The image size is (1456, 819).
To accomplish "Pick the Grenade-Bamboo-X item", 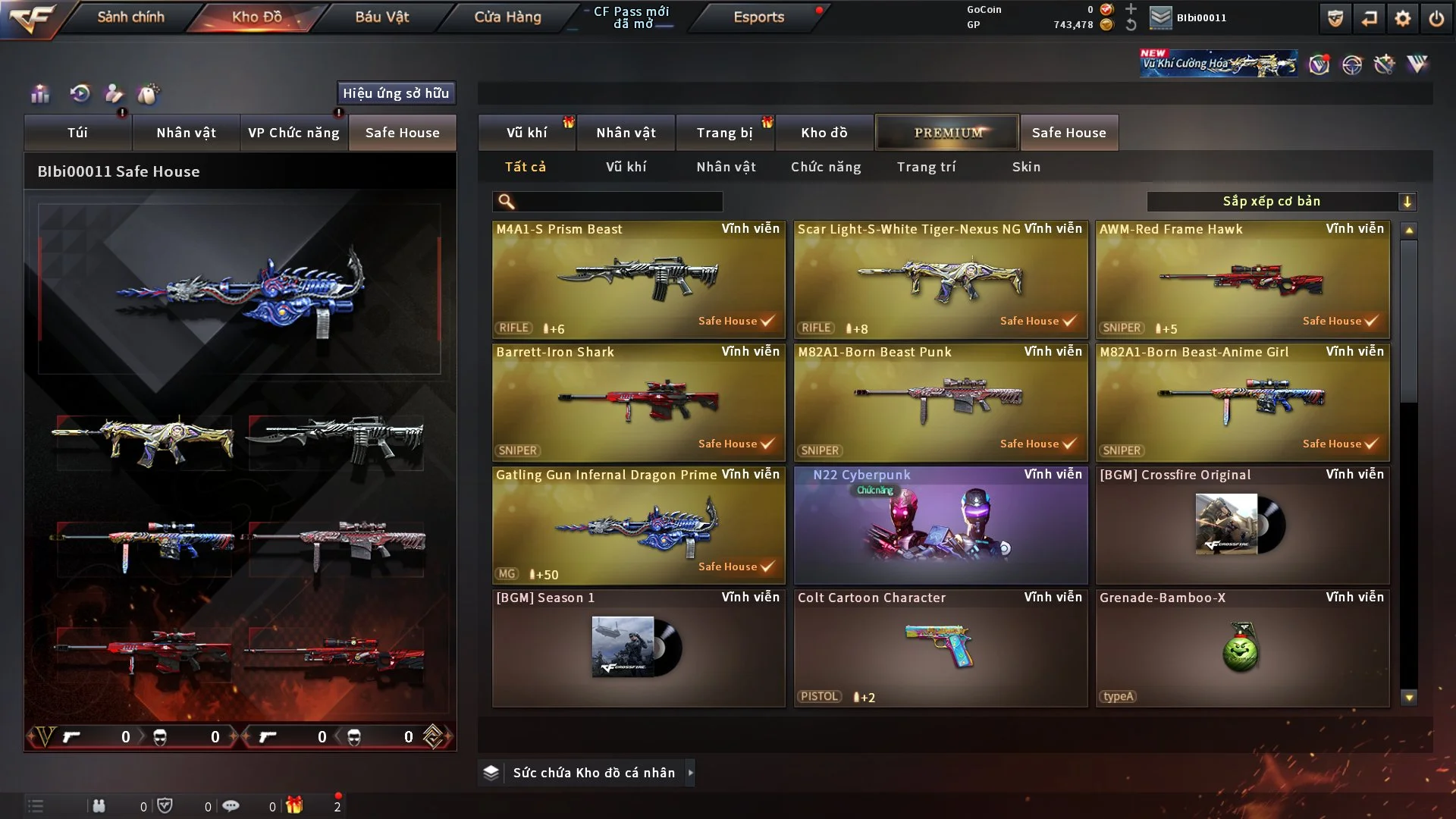I will (x=1242, y=648).
